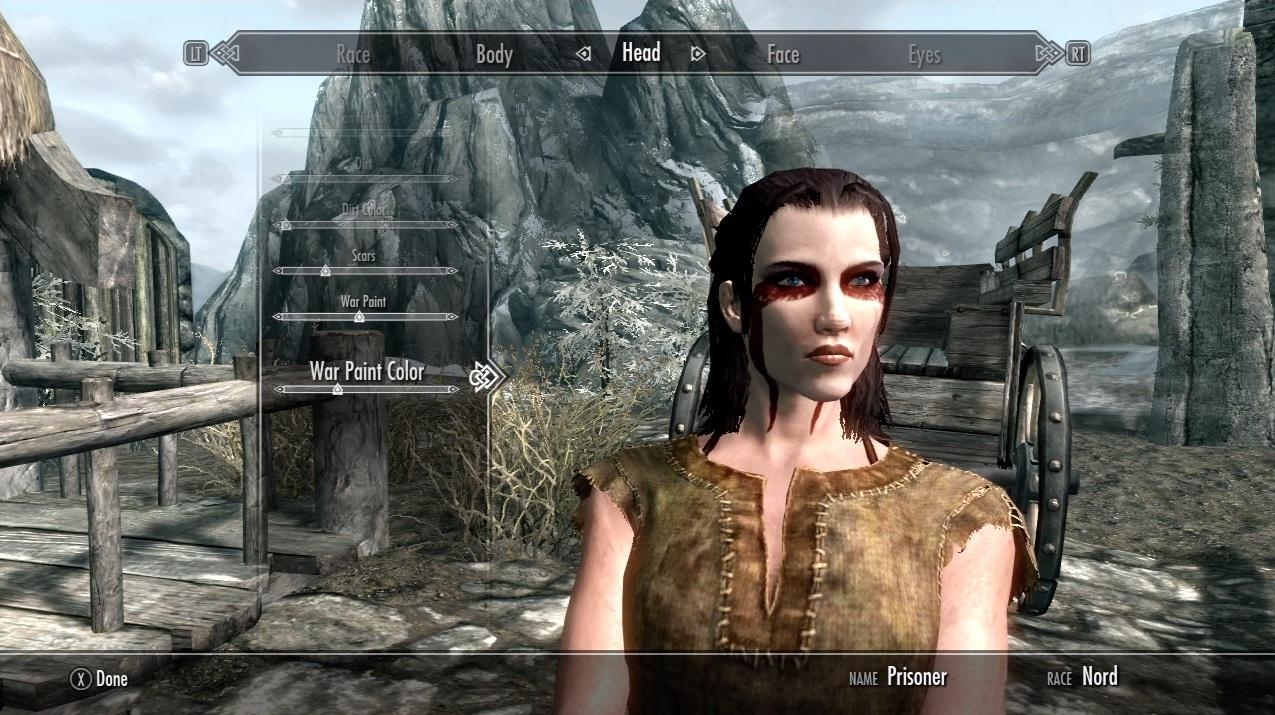The image size is (1275, 715).
Task: Open the Eyes tab
Action: coord(924,55)
